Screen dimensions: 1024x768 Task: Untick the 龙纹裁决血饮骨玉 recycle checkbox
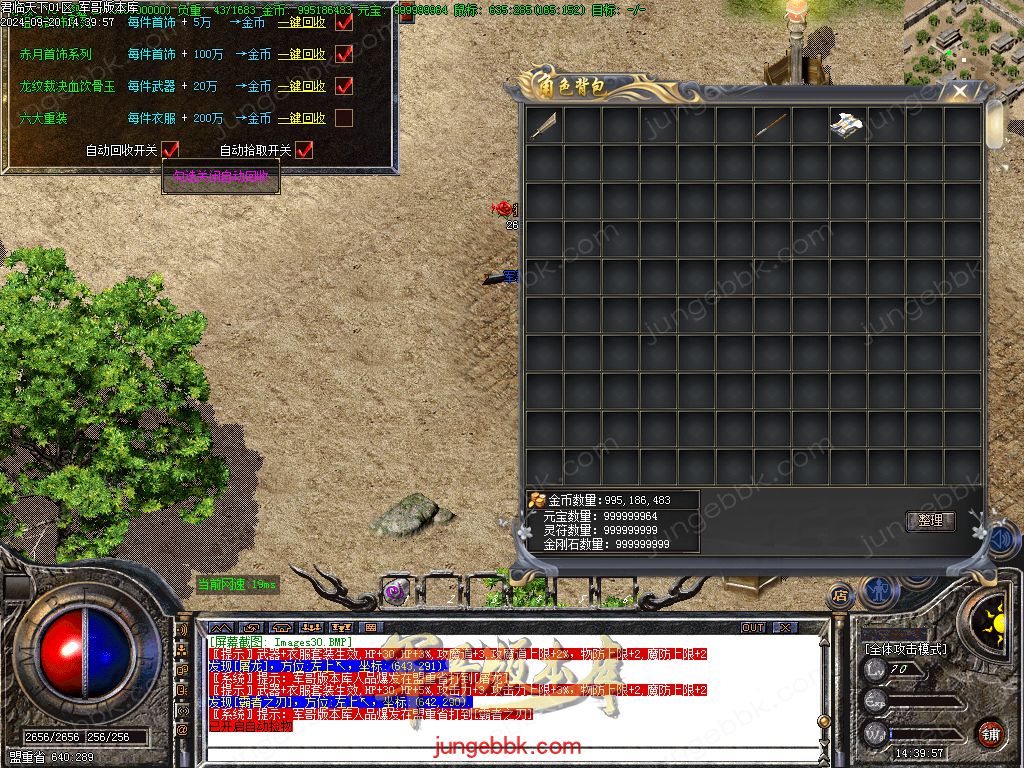(x=344, y=86)
